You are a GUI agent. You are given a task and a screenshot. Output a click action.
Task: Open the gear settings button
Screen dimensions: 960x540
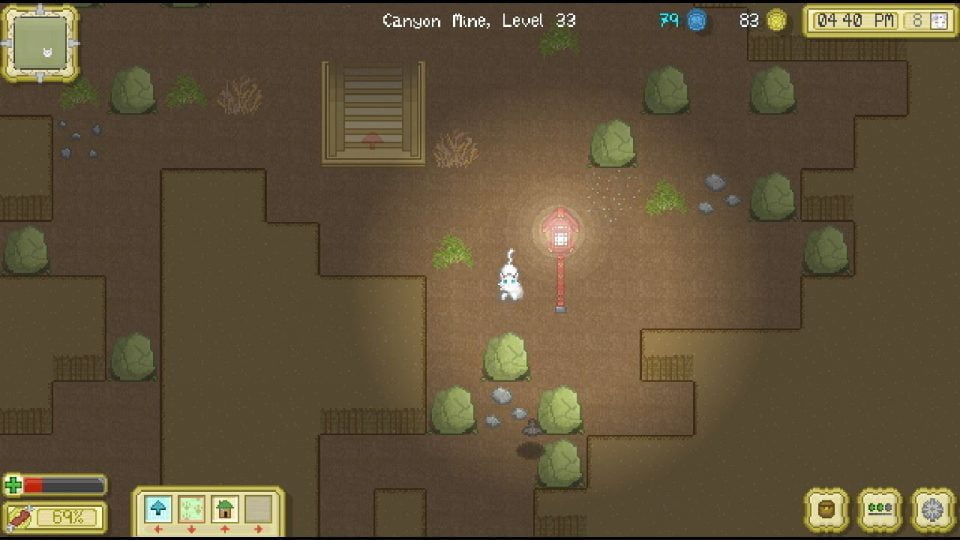click(x=932, y=509)
